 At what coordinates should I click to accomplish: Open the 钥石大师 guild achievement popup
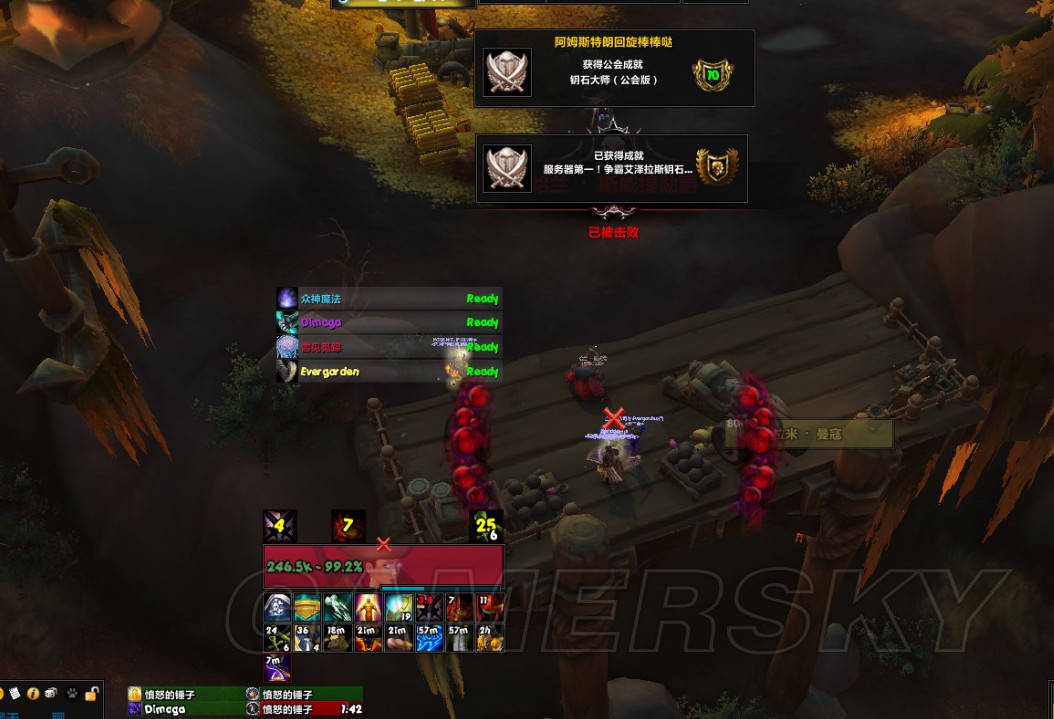coord(614,68)
